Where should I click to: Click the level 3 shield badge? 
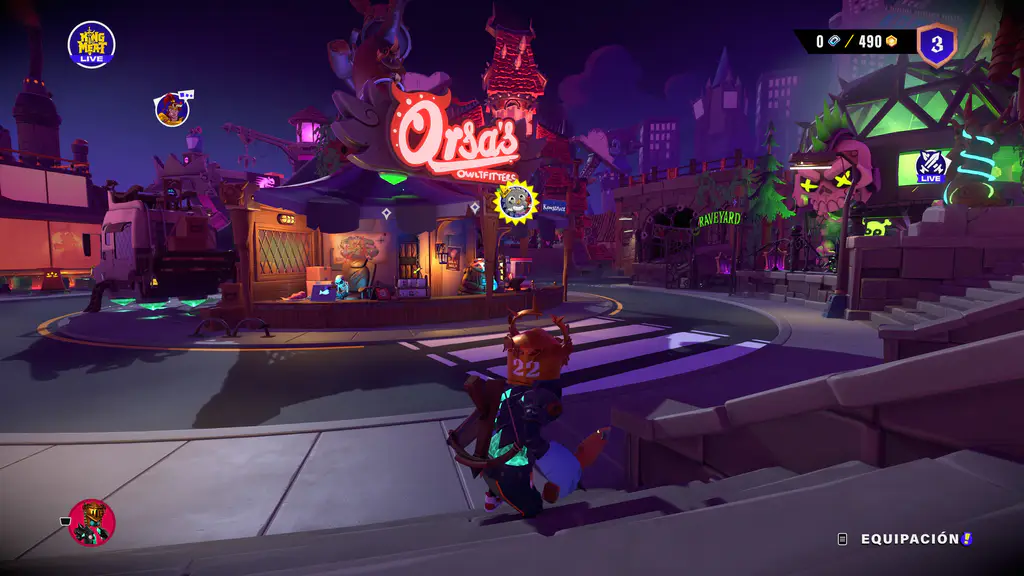[937, 44]
